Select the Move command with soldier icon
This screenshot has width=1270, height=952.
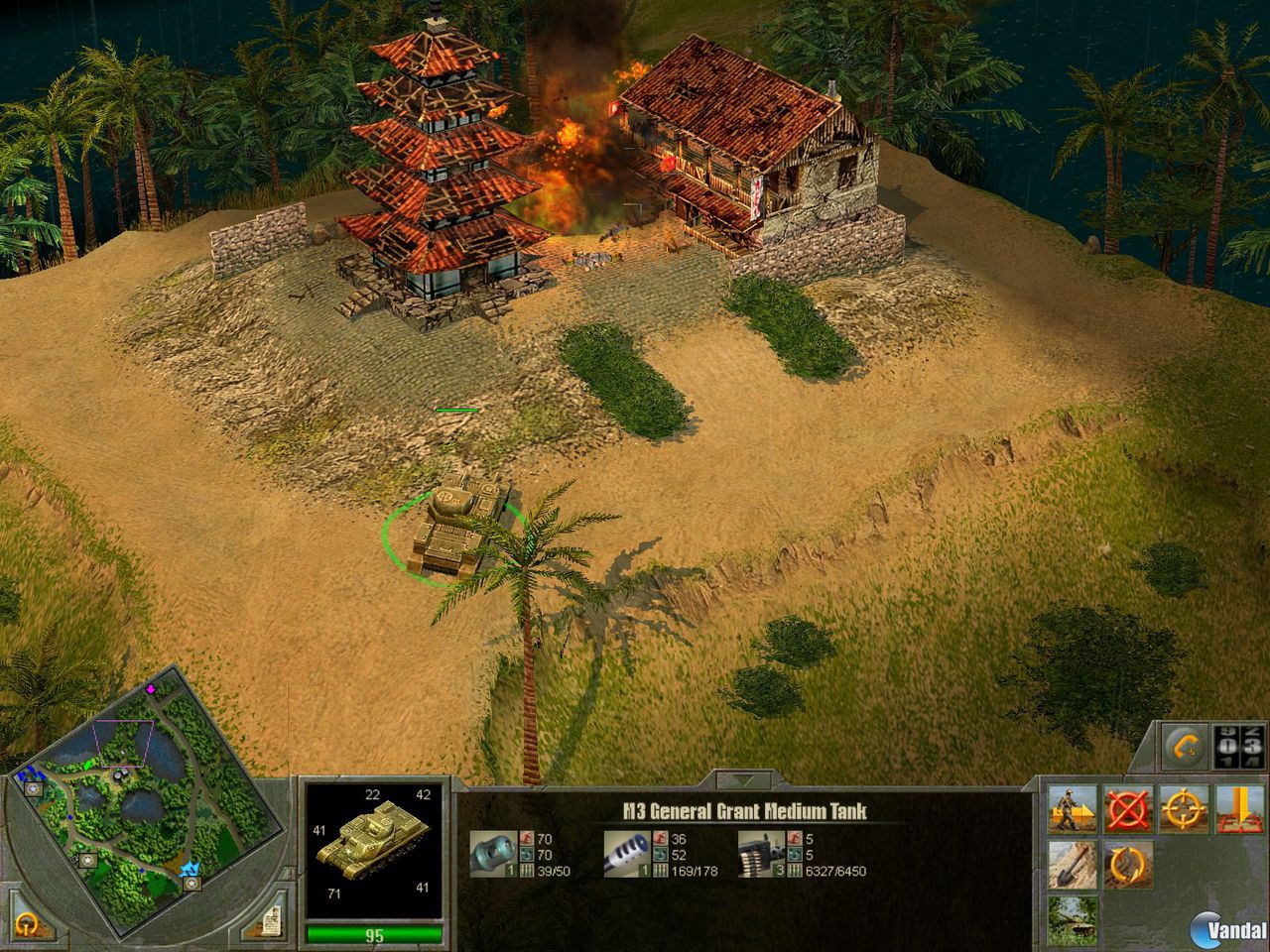coord(1073,808)
